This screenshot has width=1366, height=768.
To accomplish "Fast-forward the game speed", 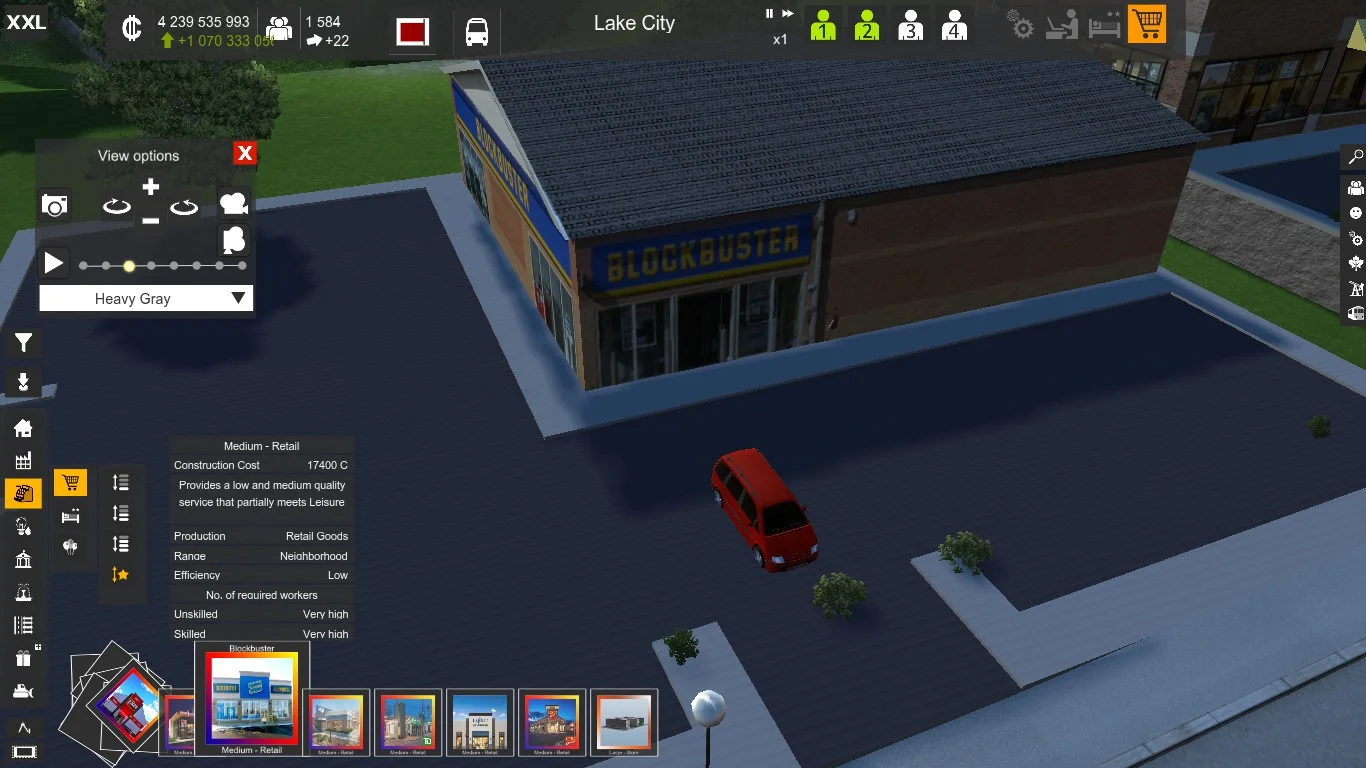I will 788,14.
